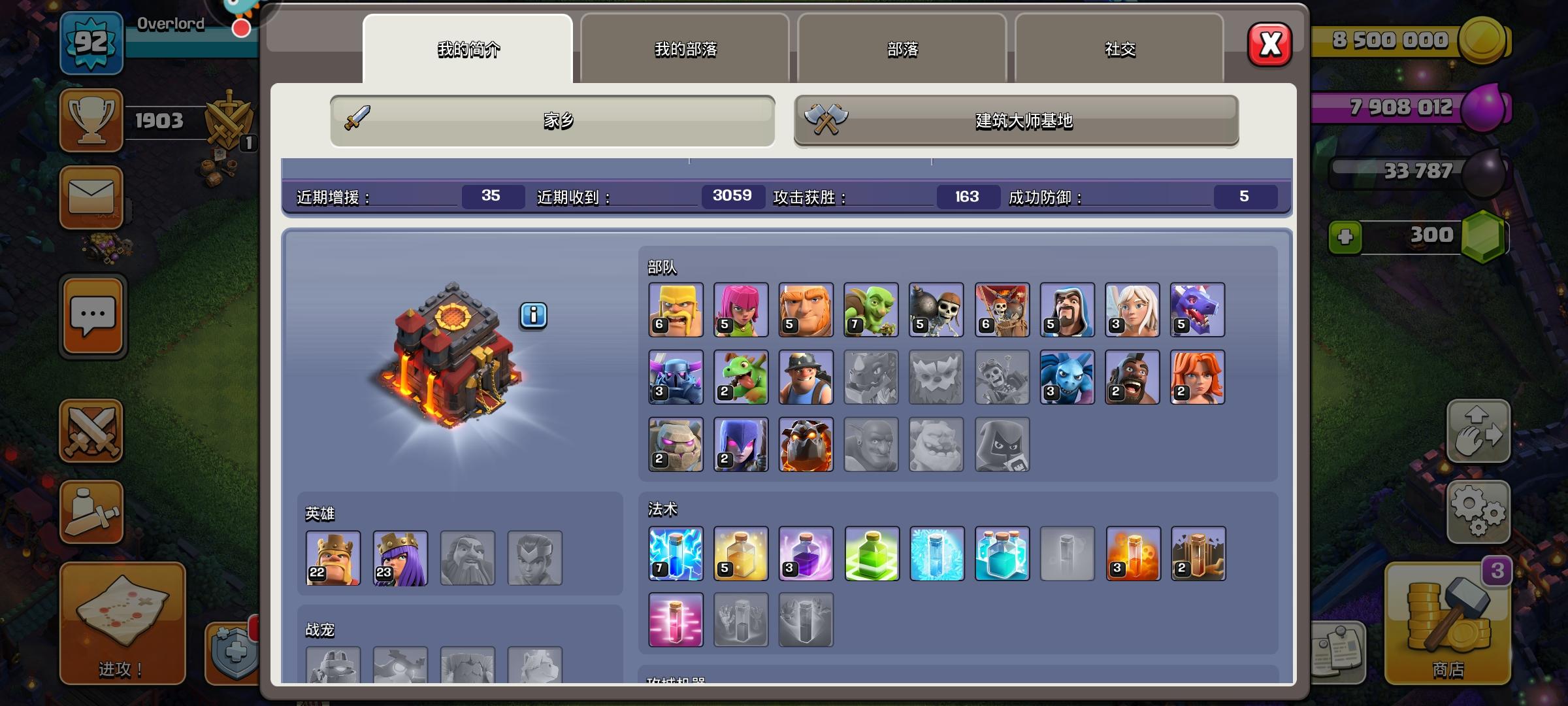Select the P.E.K.K.A troop icon
Screen dimensions: 1568x706
pyautogui.click(x=676, y=377)
